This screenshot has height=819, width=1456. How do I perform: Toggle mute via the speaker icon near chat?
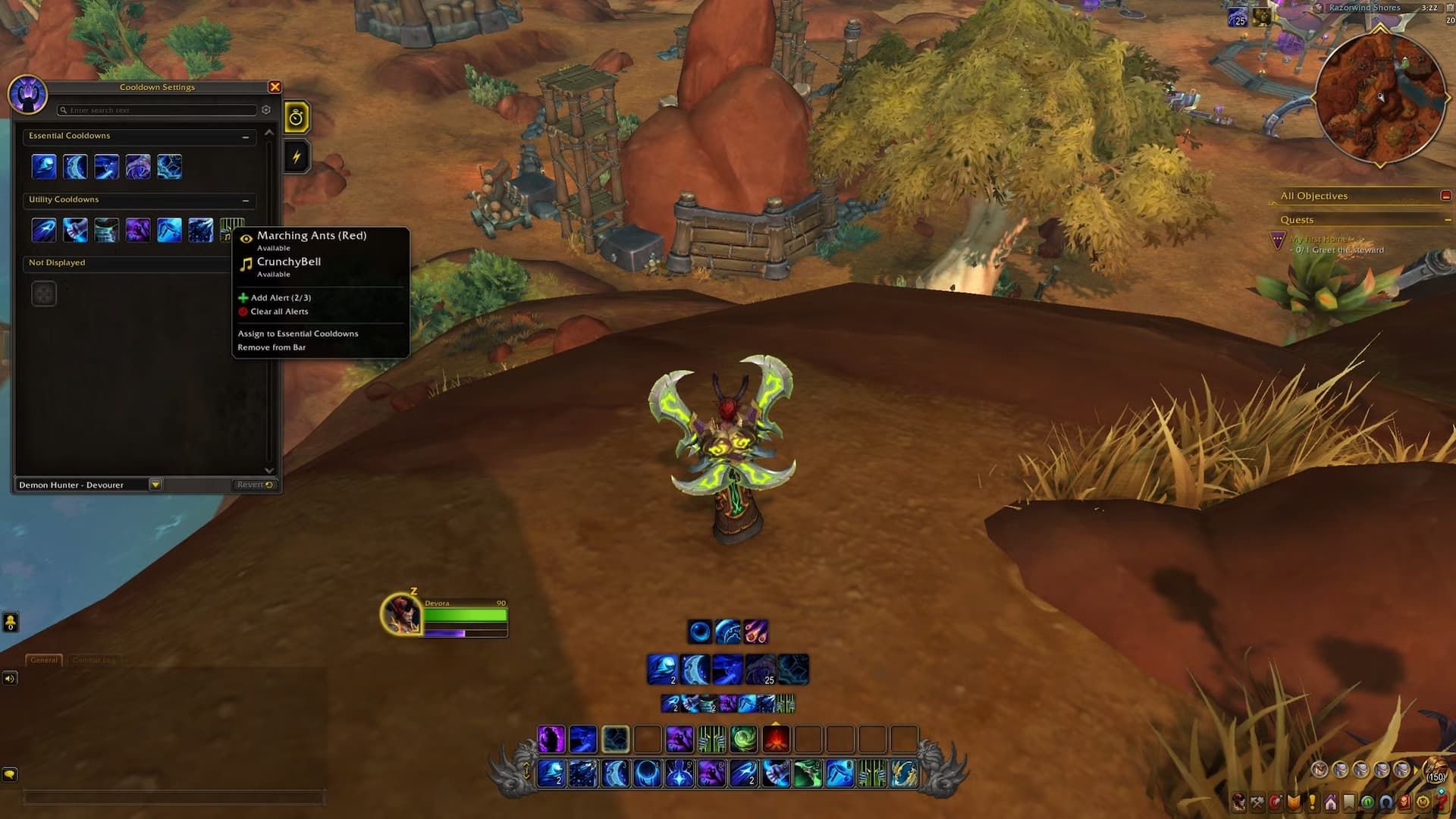[10, 679]
